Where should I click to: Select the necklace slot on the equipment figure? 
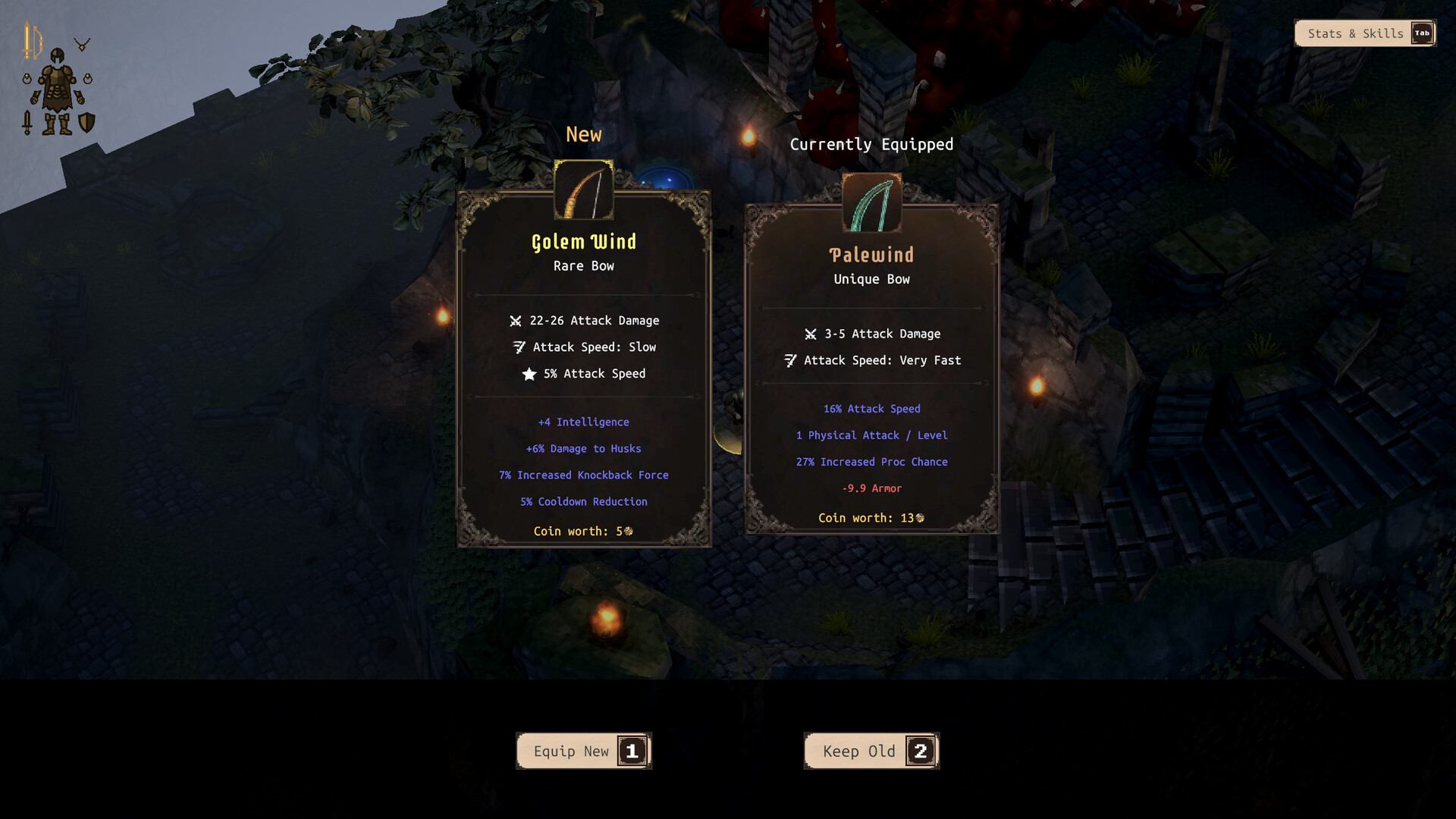[x=82, y=42]
